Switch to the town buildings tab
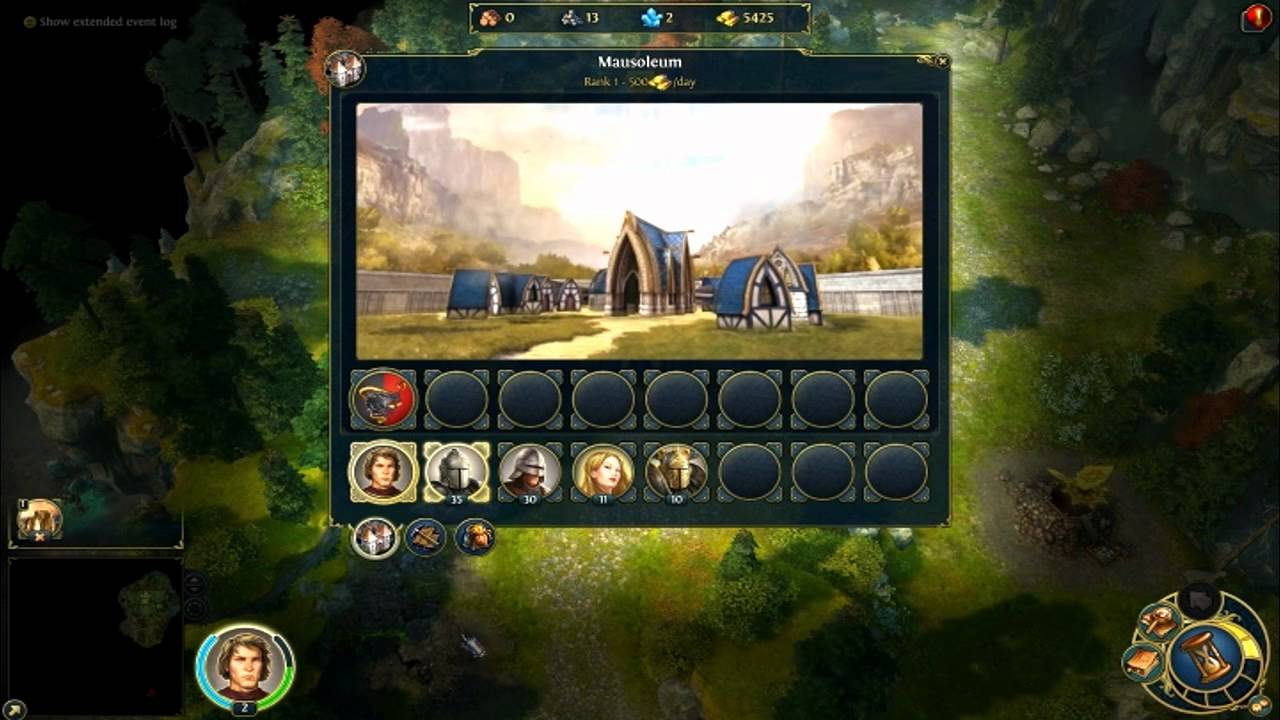Screen dimensions: 1280x720 [375, 538]
